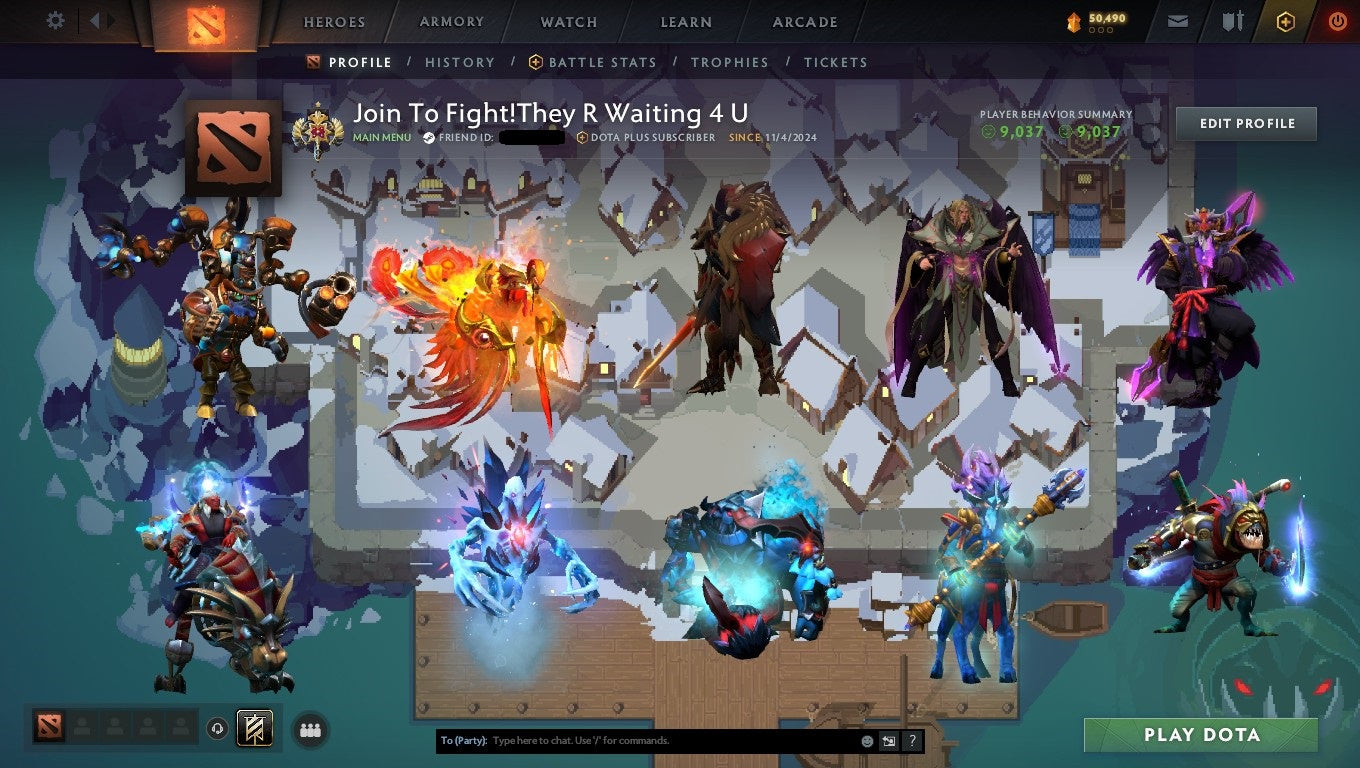Open the Armory shield-and-sword icon

point(1232,21)
